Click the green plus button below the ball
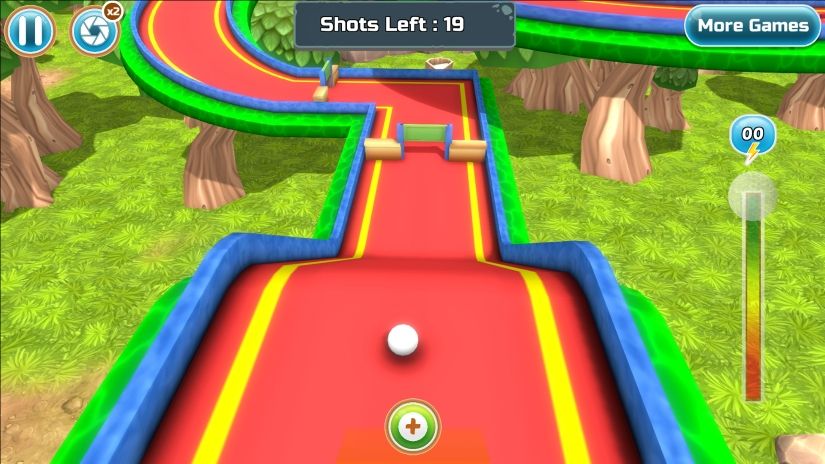Image resolution: width=825 pixels, height=464 pixels. click(x=413, y=427)
